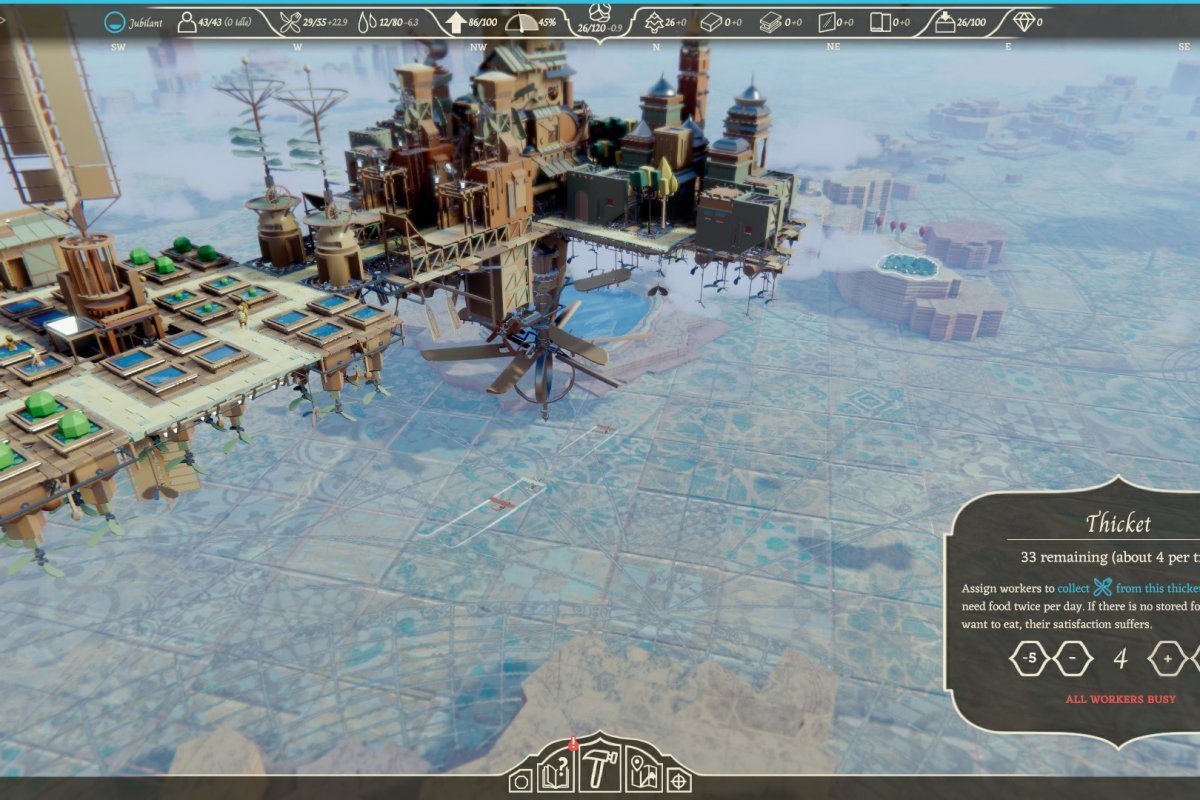Click the crosshair target button
1200x800 pixels.
(679, 780)
